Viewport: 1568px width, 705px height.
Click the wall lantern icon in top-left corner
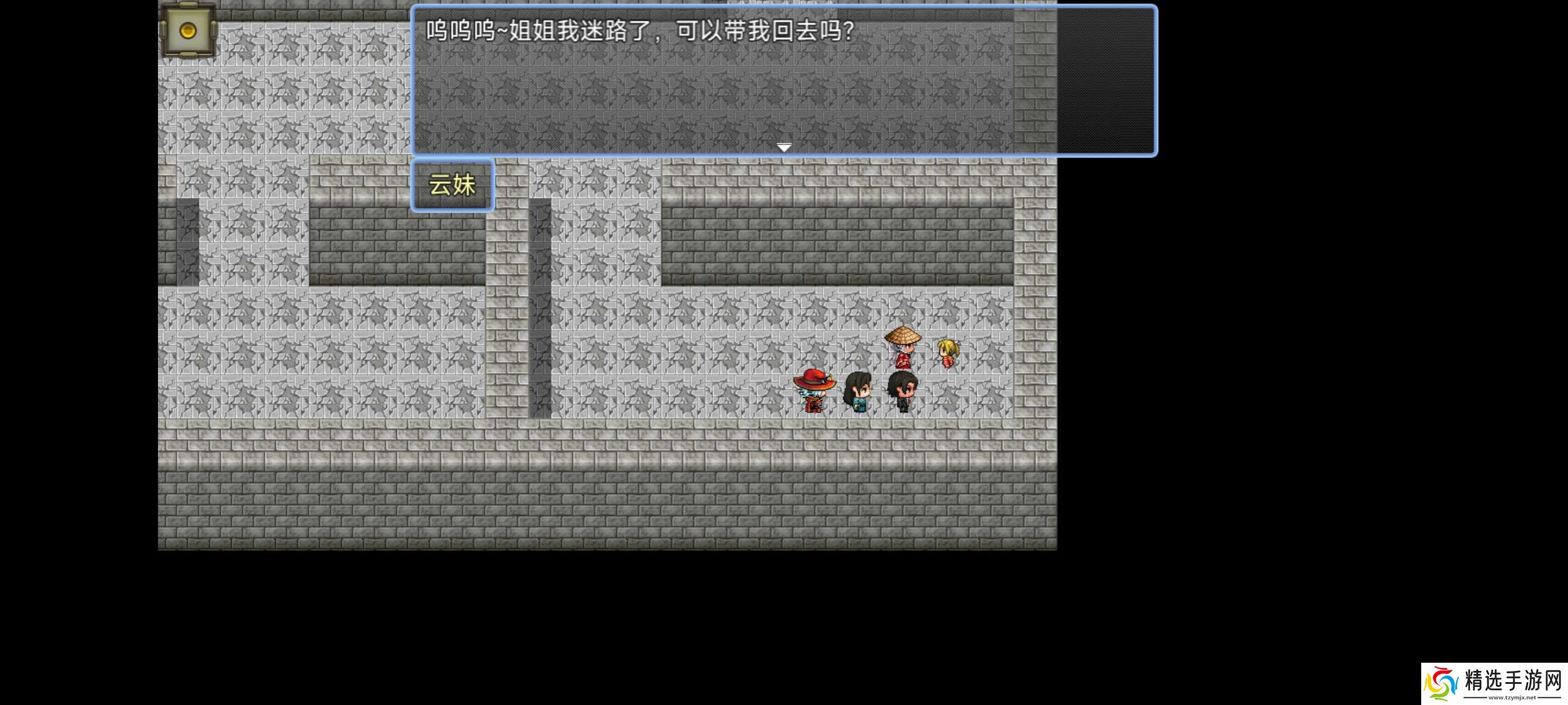pos(187,31)
